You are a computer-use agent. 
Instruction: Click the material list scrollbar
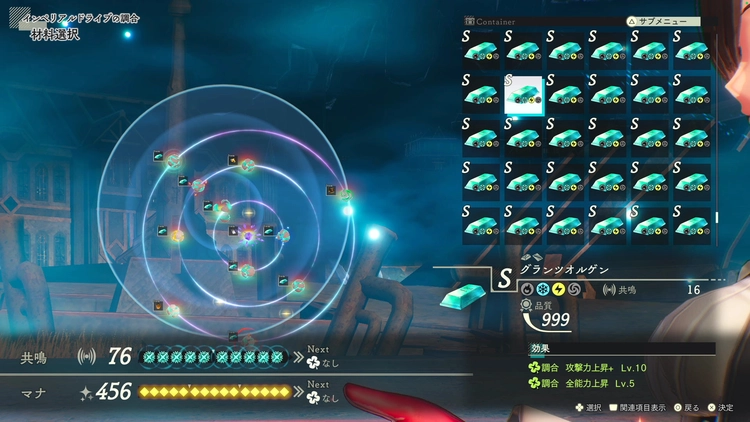point(716,217)
